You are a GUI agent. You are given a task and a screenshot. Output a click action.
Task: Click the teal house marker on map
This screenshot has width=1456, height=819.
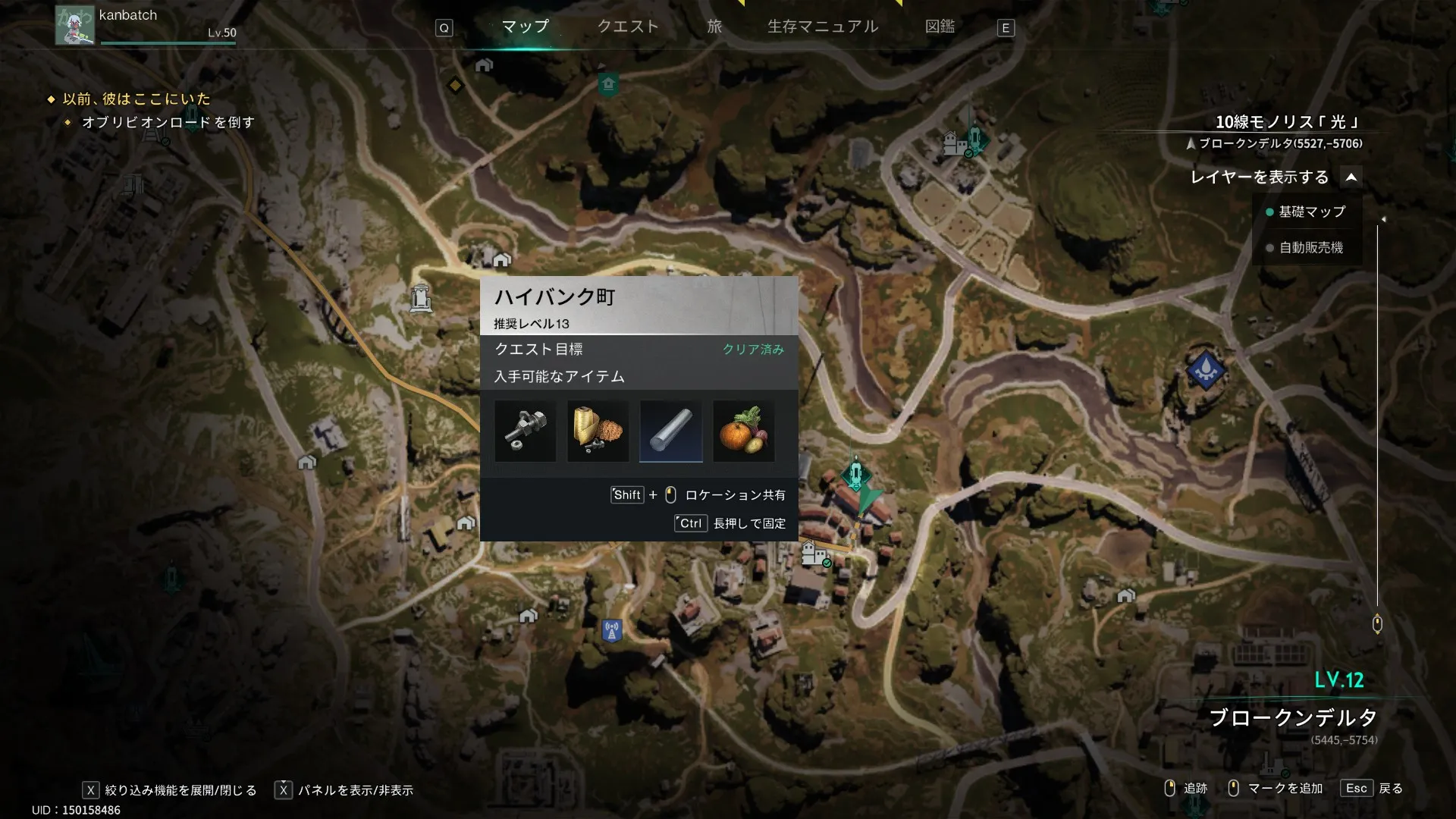[x=608, y=83]
